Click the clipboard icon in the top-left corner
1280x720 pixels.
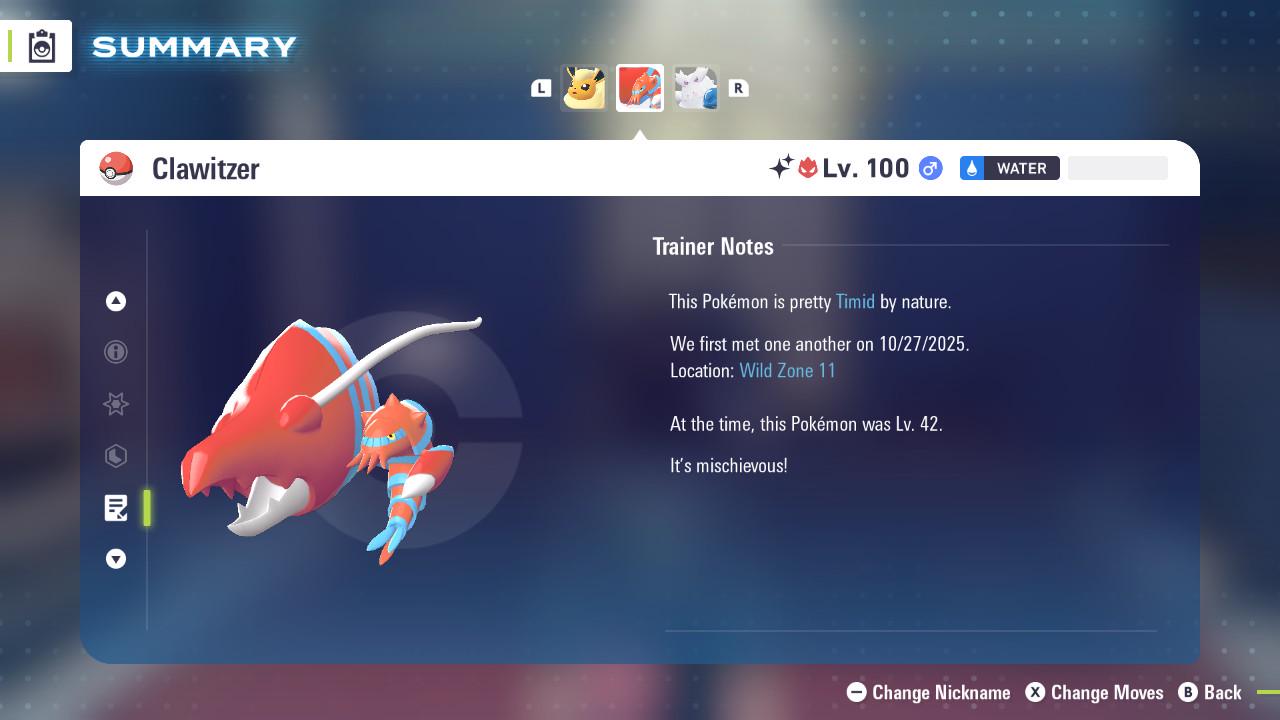pos(41,45)
